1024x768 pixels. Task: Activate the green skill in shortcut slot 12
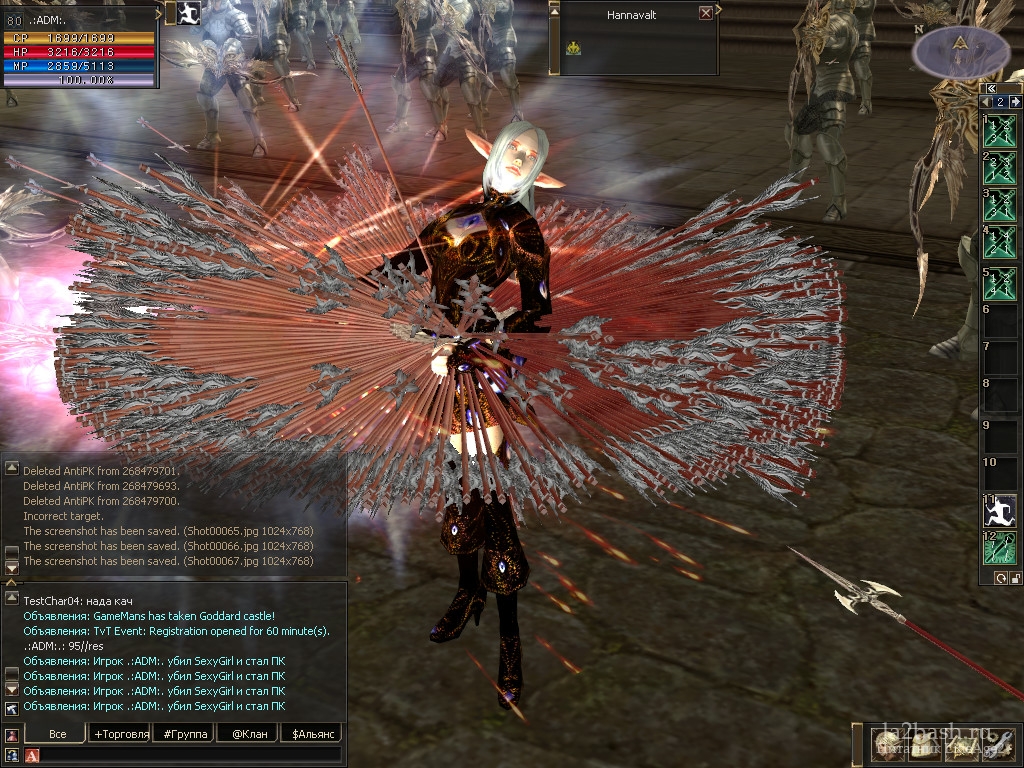click(x=1000, y=548)
